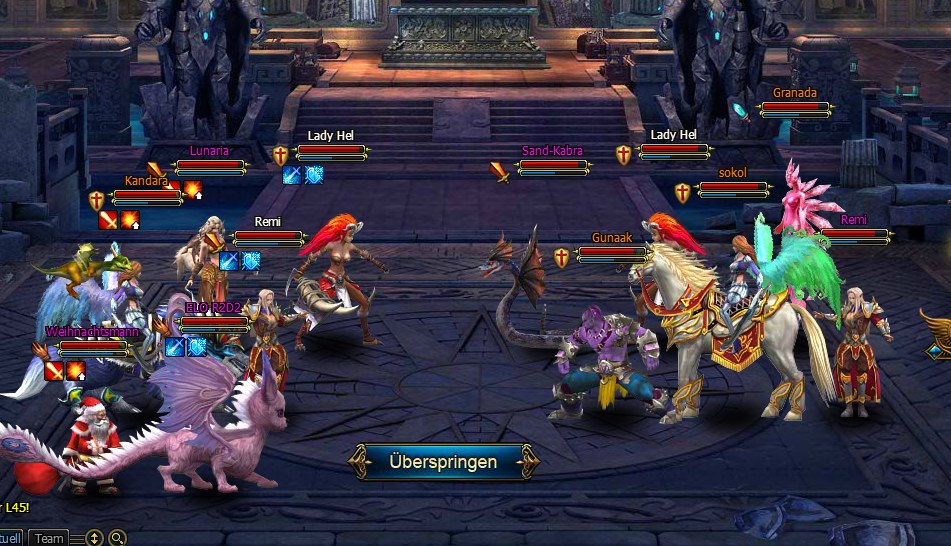Click the chat magnifier icon
The image size is (951, 546).
[x=117, y=538]
